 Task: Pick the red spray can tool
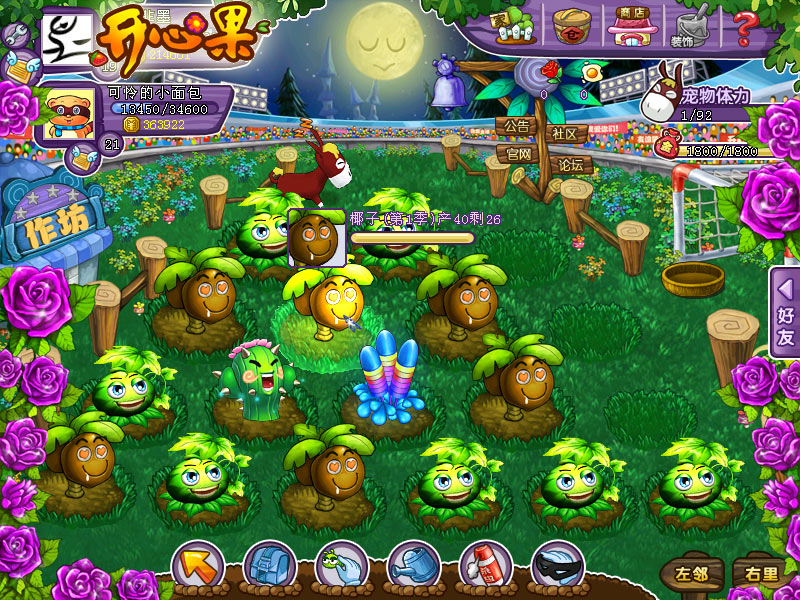pyautogui.click(x=484, y=567)
